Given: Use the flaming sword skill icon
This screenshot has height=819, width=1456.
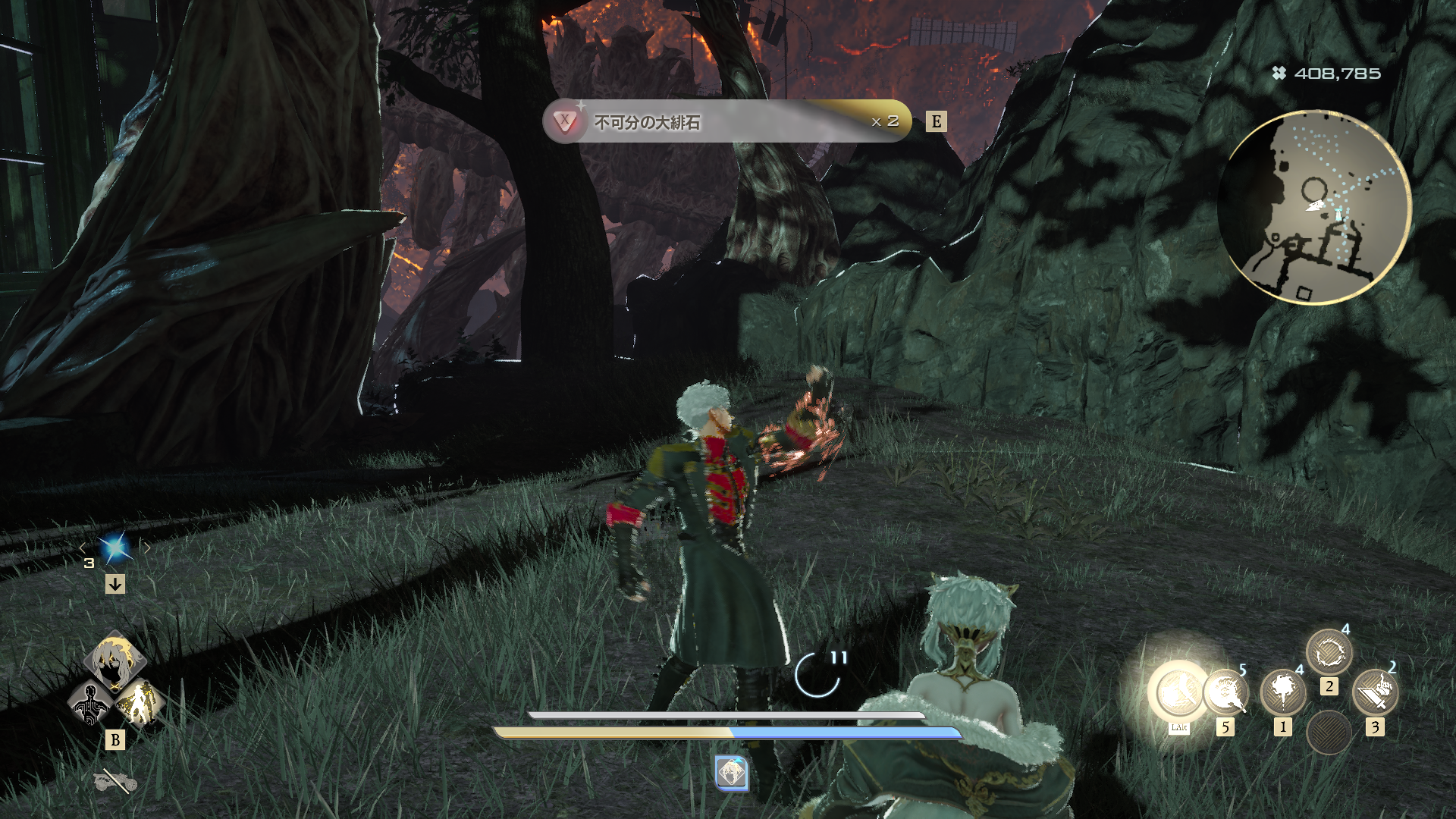Looking at the screenshot, I should [1375, 692].
